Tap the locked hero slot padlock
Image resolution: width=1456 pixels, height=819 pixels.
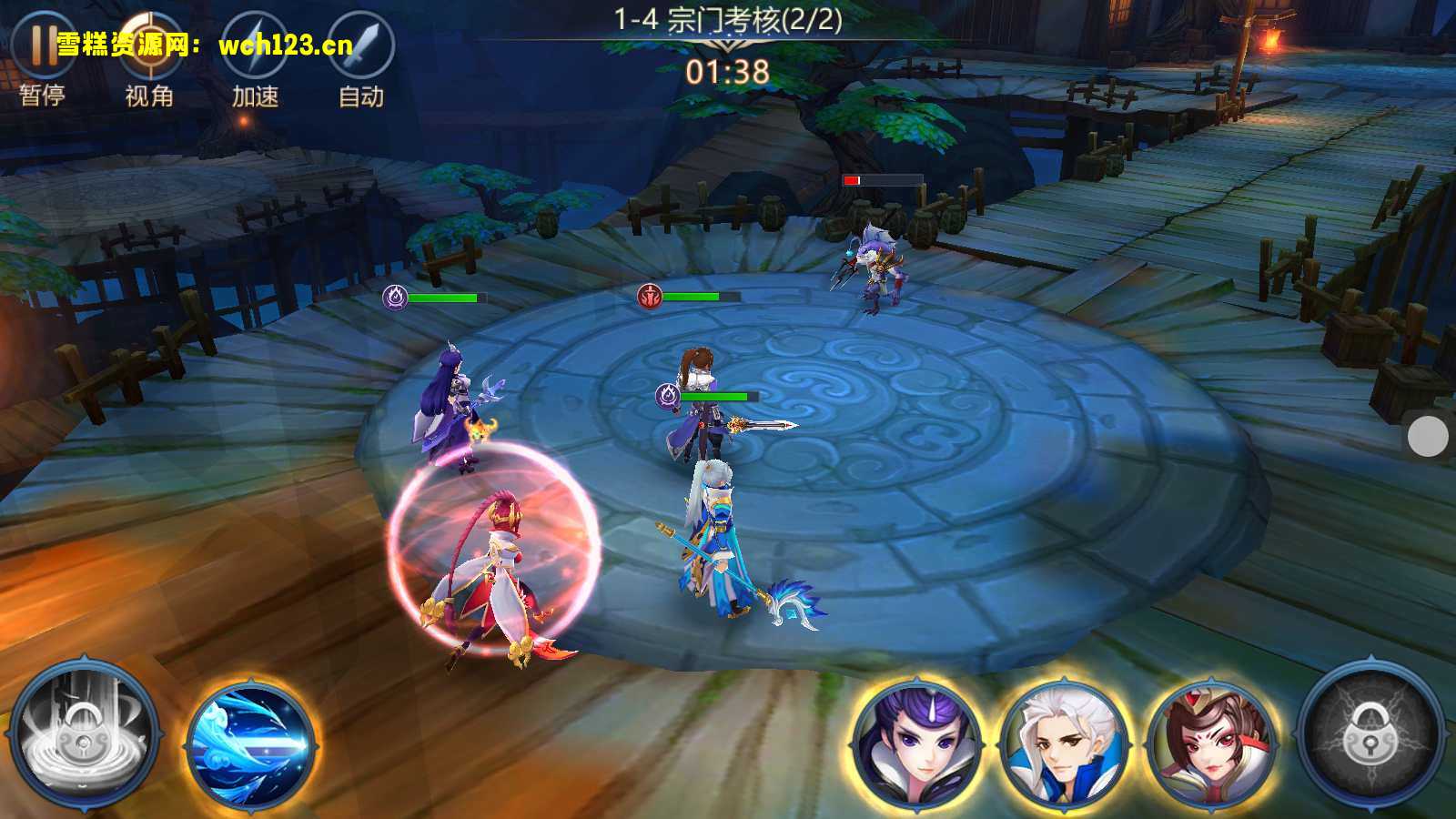(1370, 735)
